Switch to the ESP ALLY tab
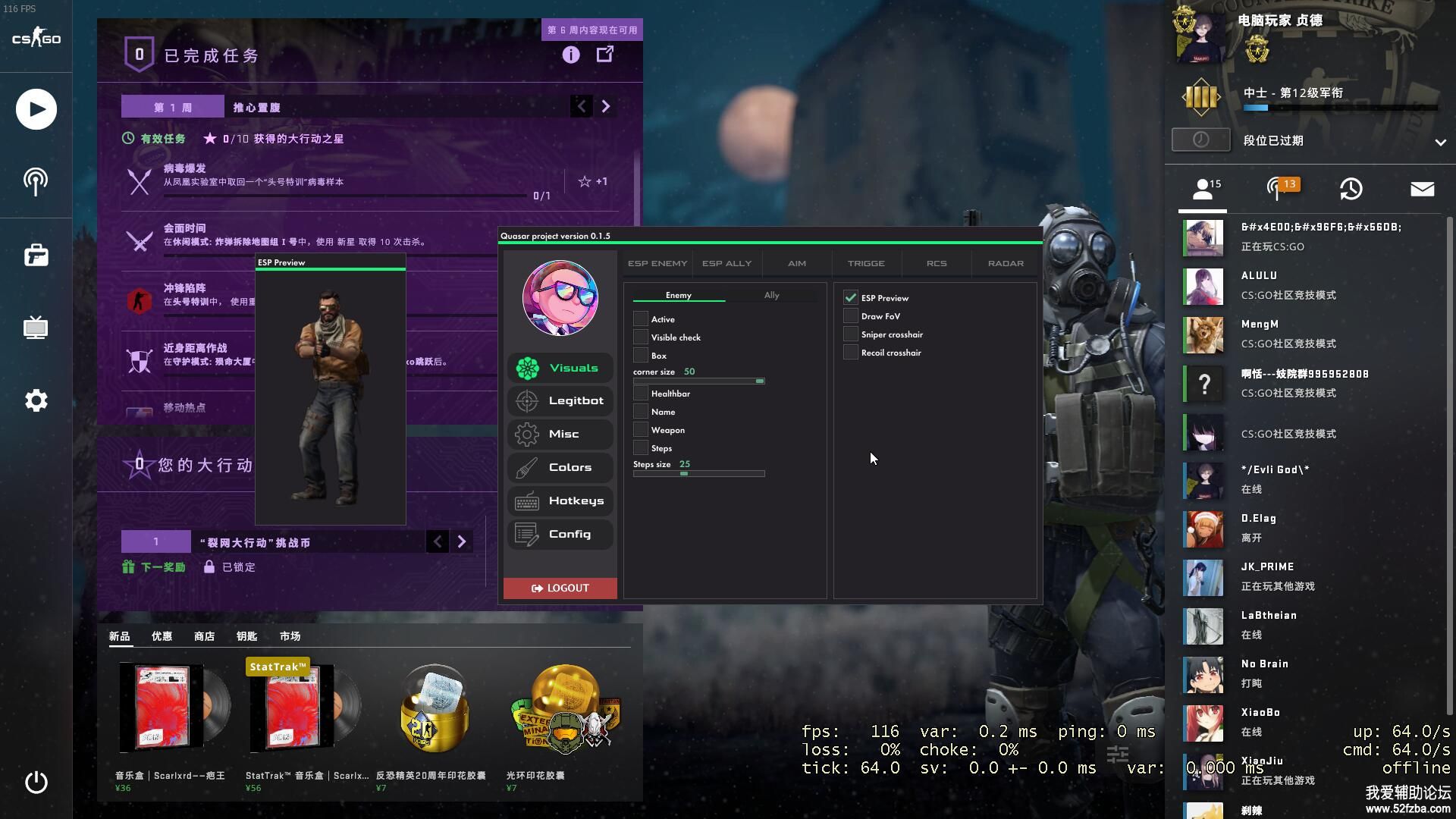This screenshot has width=1456, height=819. tap(726, 263)
